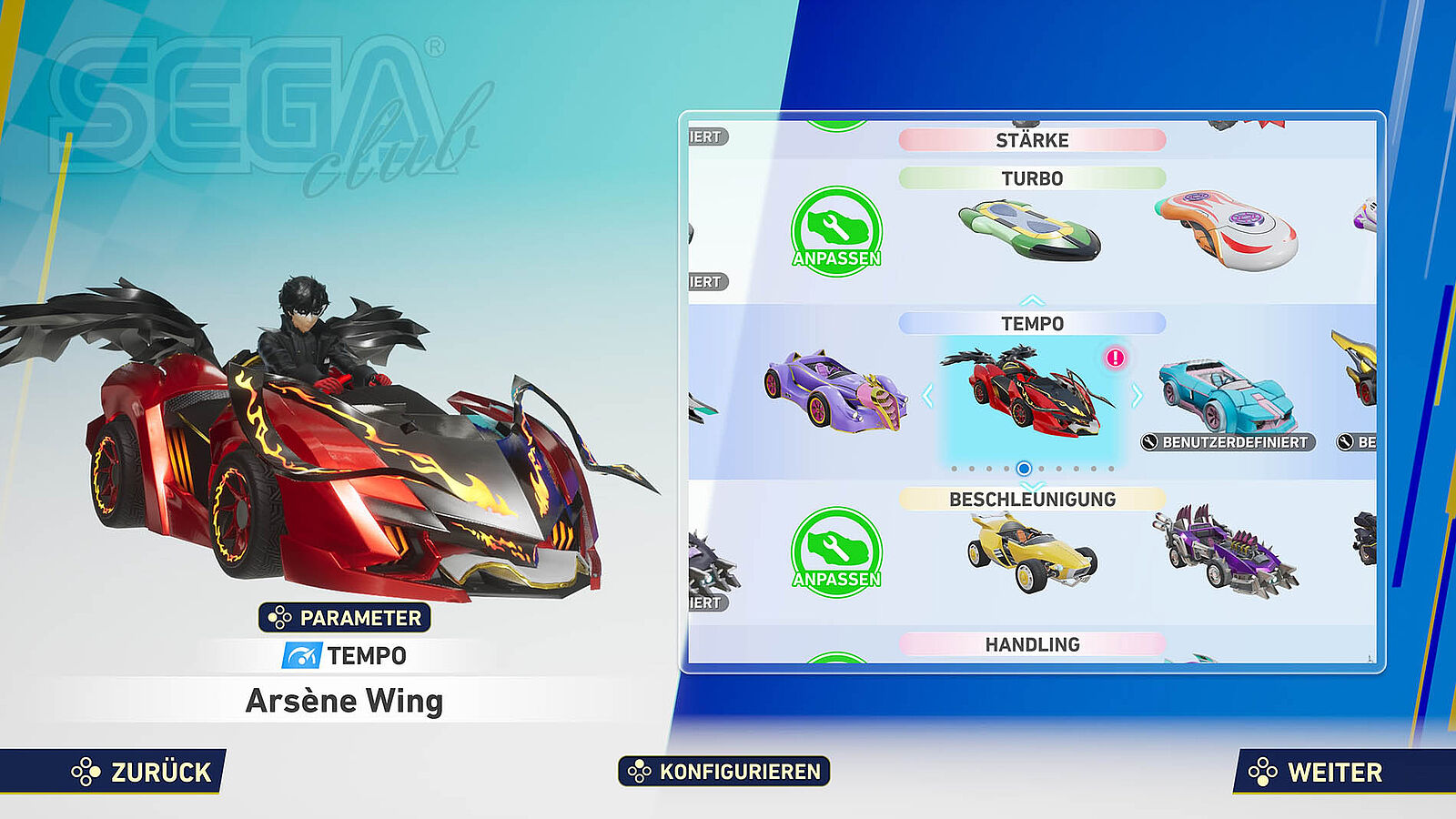This screenshot has height=819, width=1456.
Task: Open Anpassen in the Beschleunigung row
Action: 836,552
